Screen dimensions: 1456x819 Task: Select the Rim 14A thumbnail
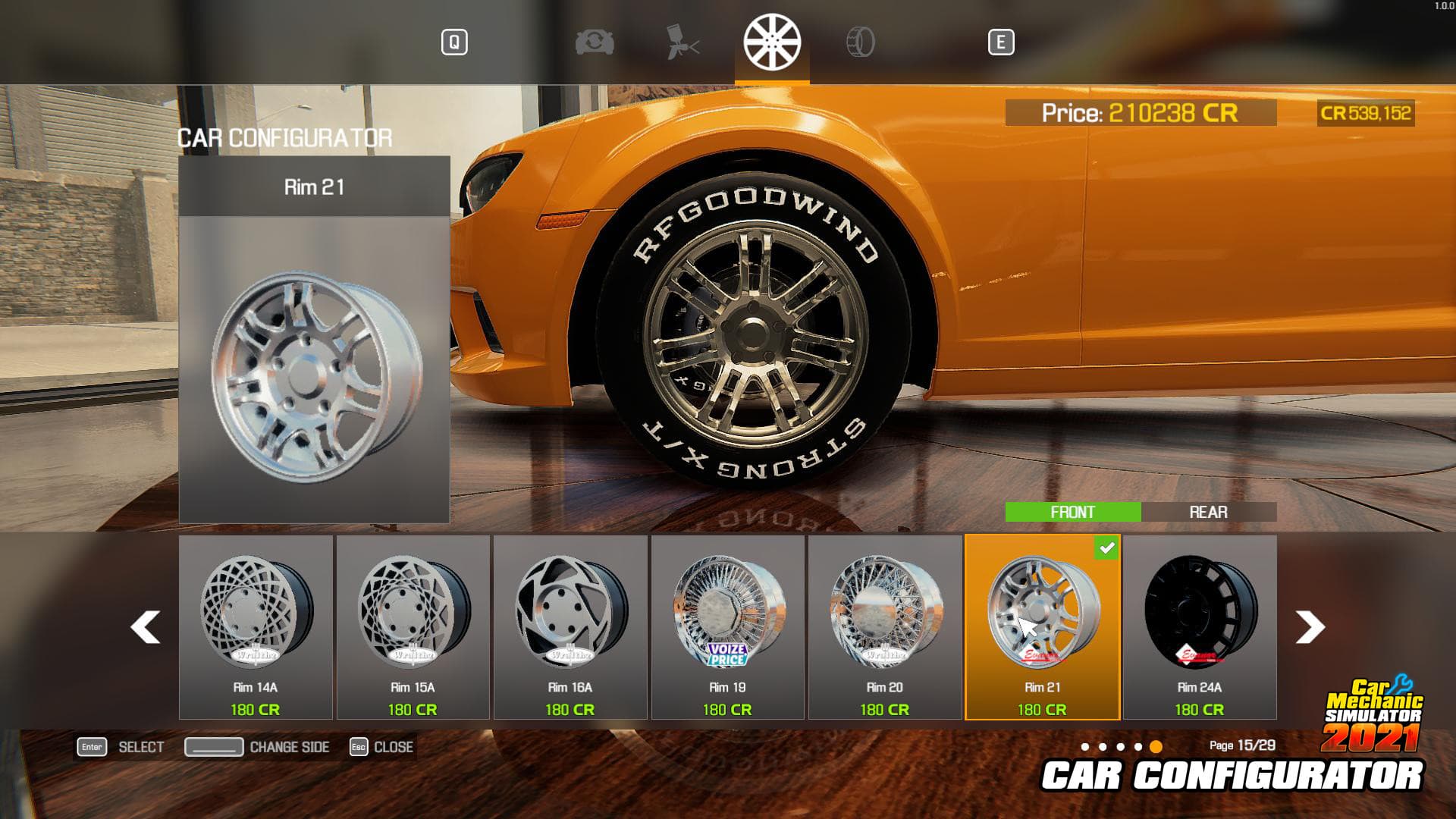(254, 622)
